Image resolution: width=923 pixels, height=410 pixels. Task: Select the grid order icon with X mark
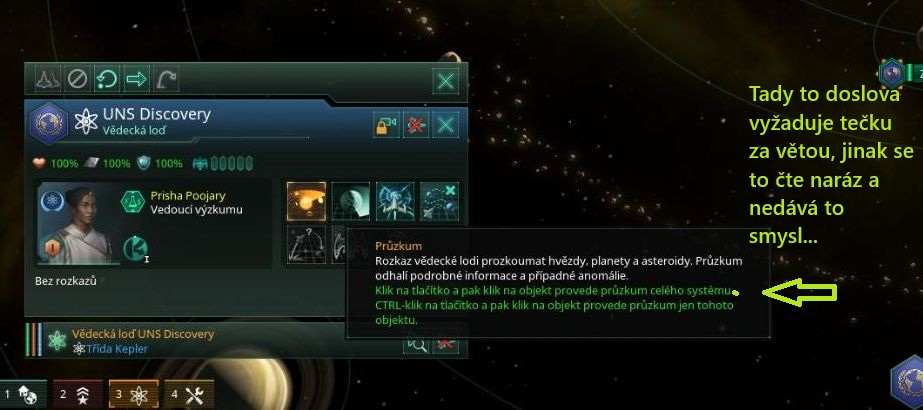click(x=439, y=200)
